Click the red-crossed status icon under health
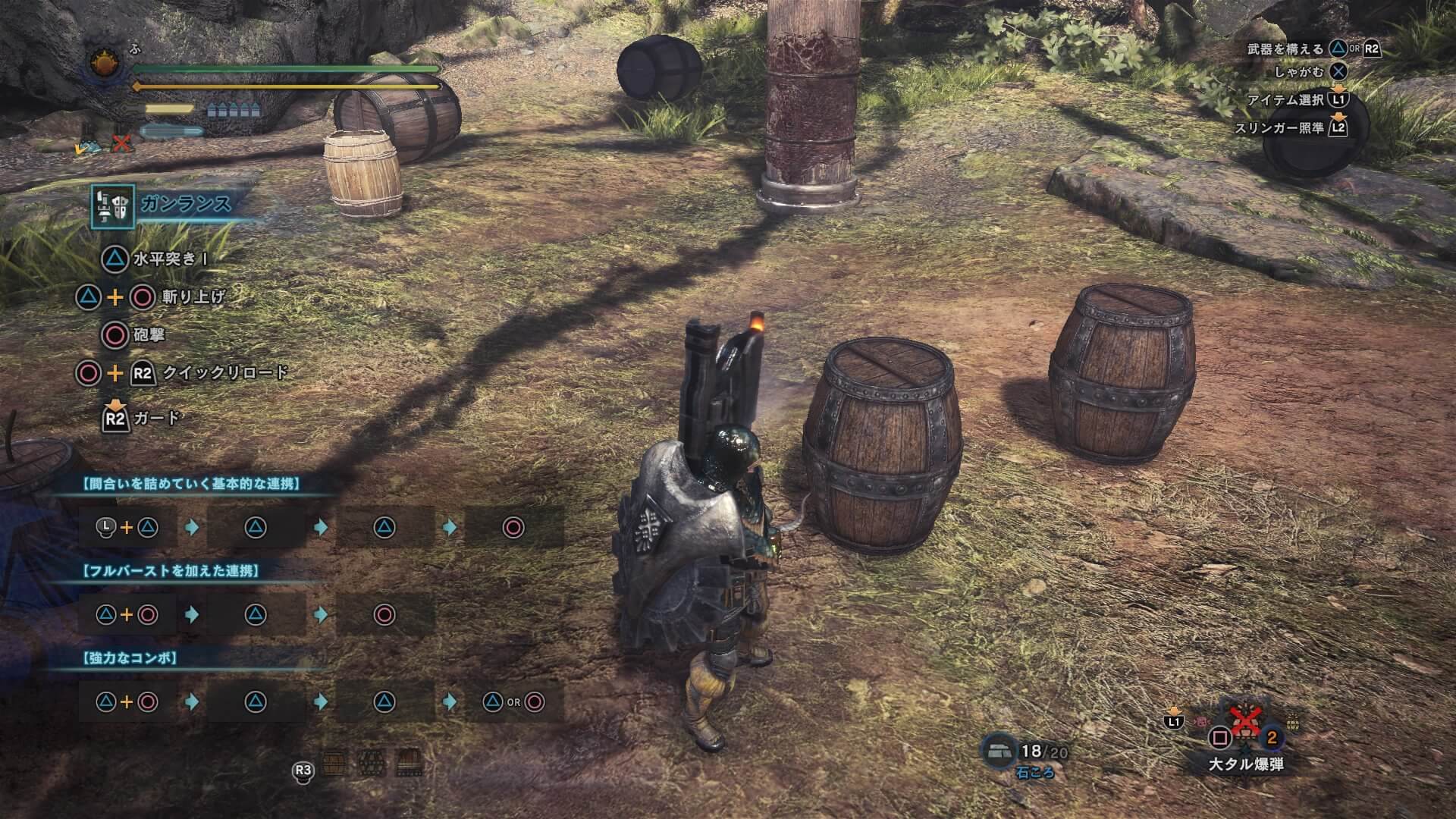This screenshot has width=1456, height=819. click(x=121, y=143)
